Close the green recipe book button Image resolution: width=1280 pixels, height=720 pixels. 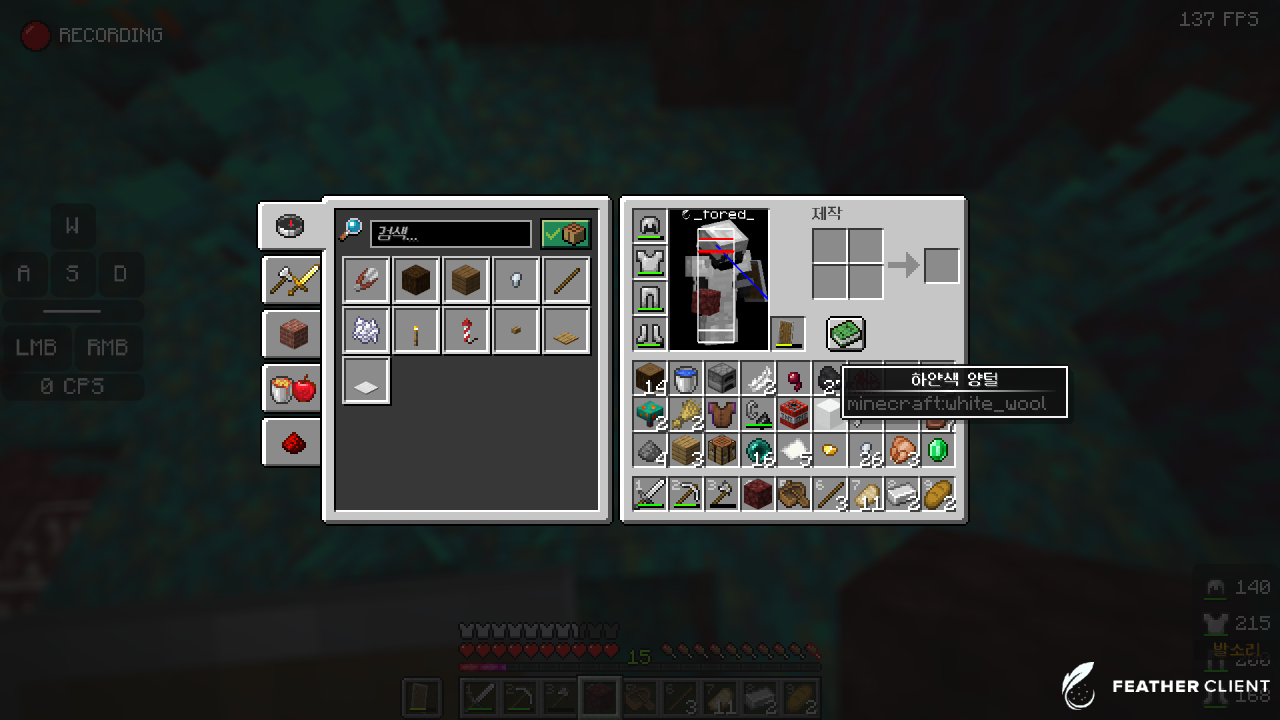point(845,334)
